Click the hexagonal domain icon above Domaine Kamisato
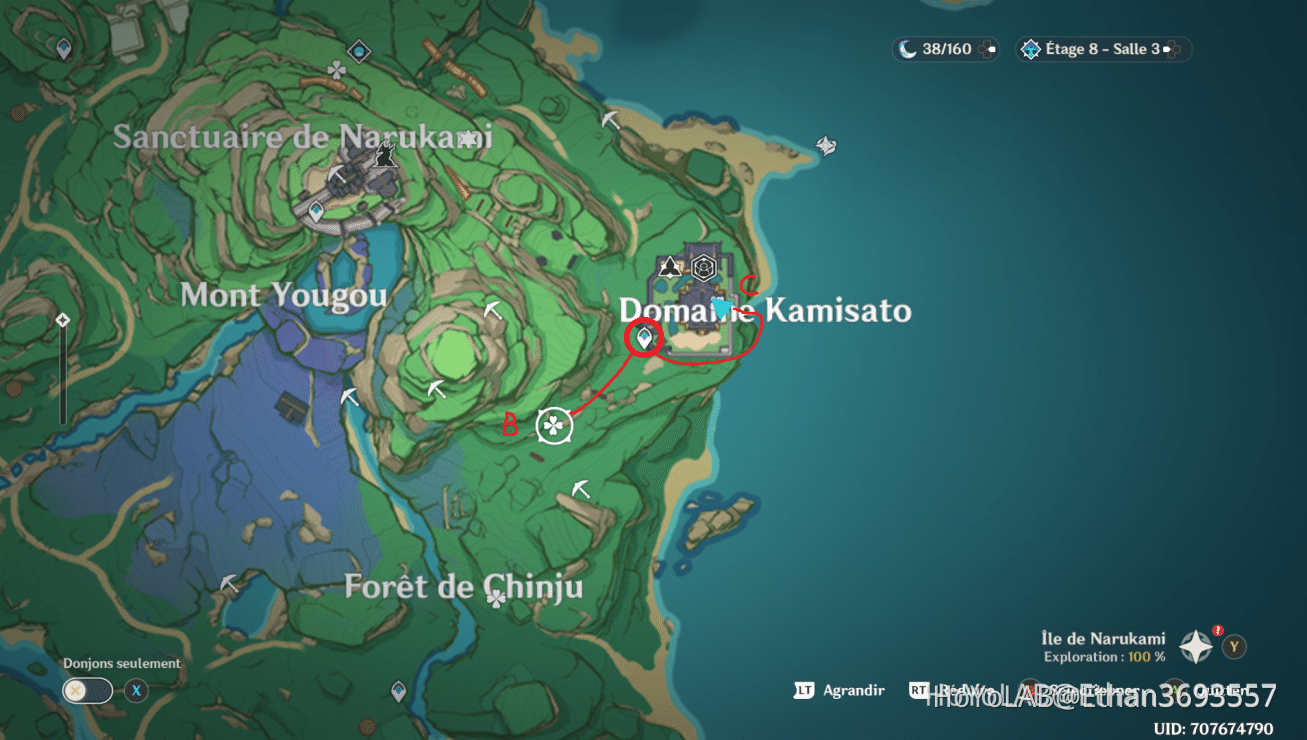 tap(704, 265)
